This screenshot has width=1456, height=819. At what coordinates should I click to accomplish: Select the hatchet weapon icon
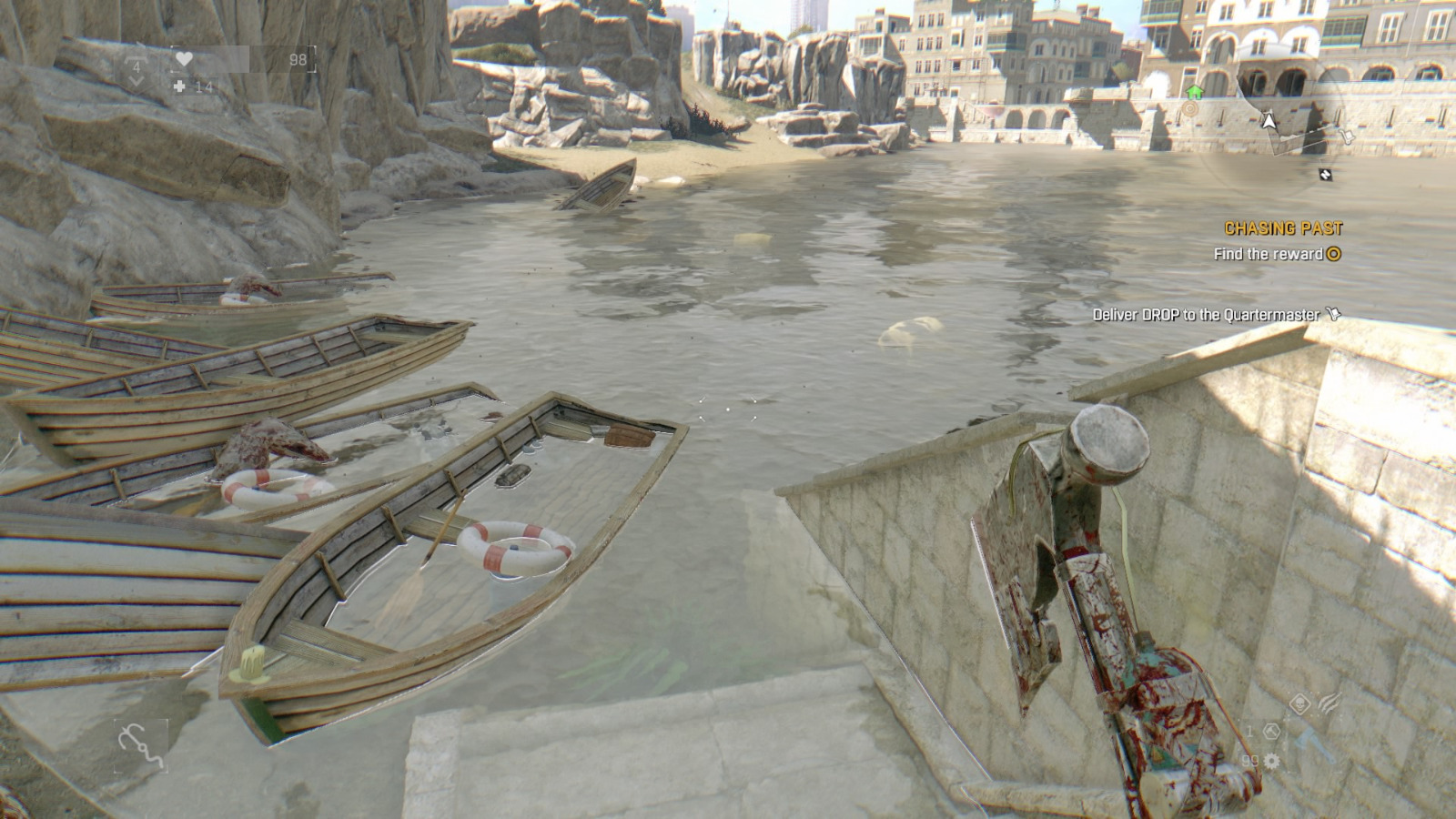pos(1311,743)
